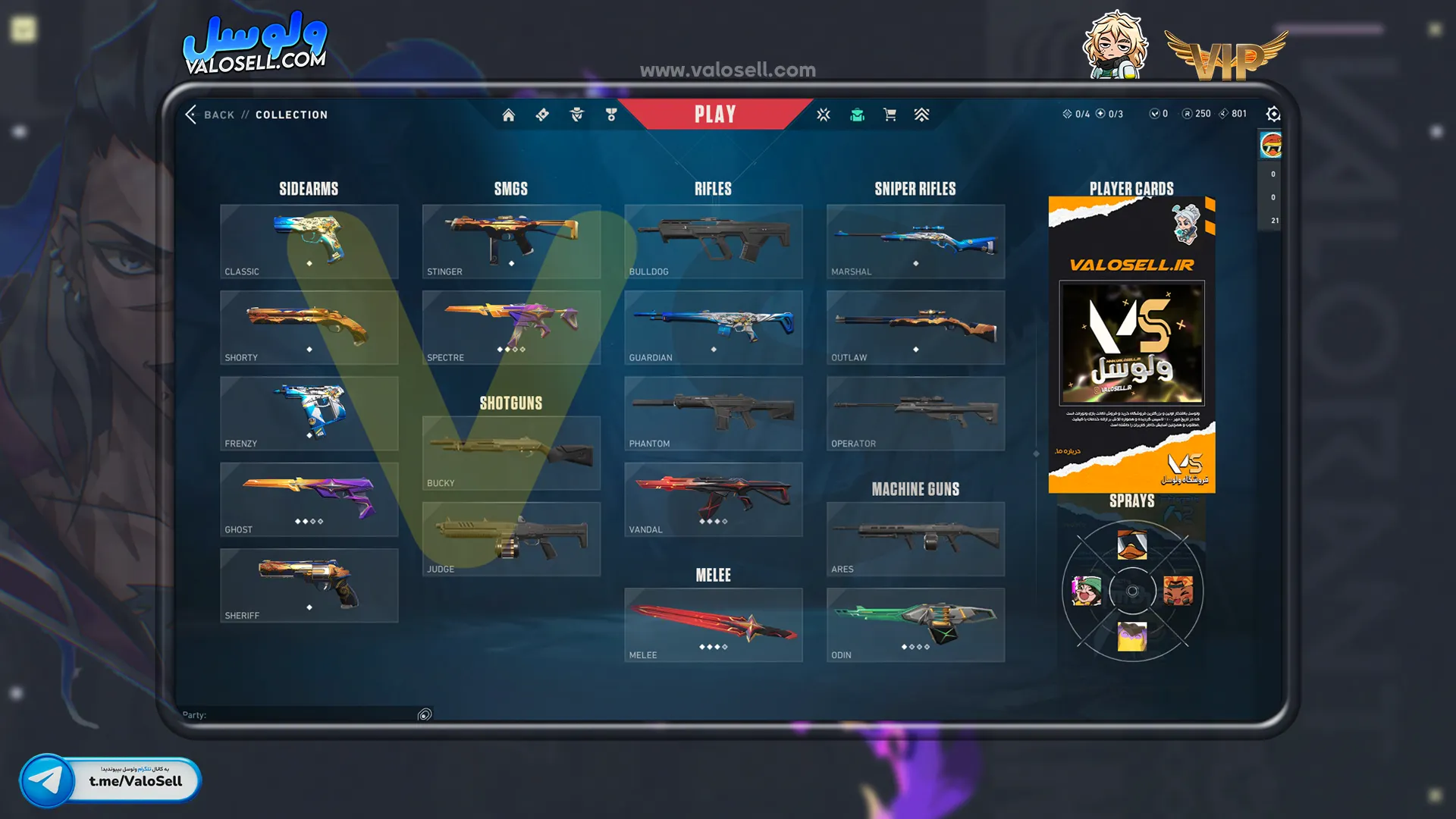Open the Phantom rifle slot
The width and height of the screenshot is (1456, 819).
[713, 413]
